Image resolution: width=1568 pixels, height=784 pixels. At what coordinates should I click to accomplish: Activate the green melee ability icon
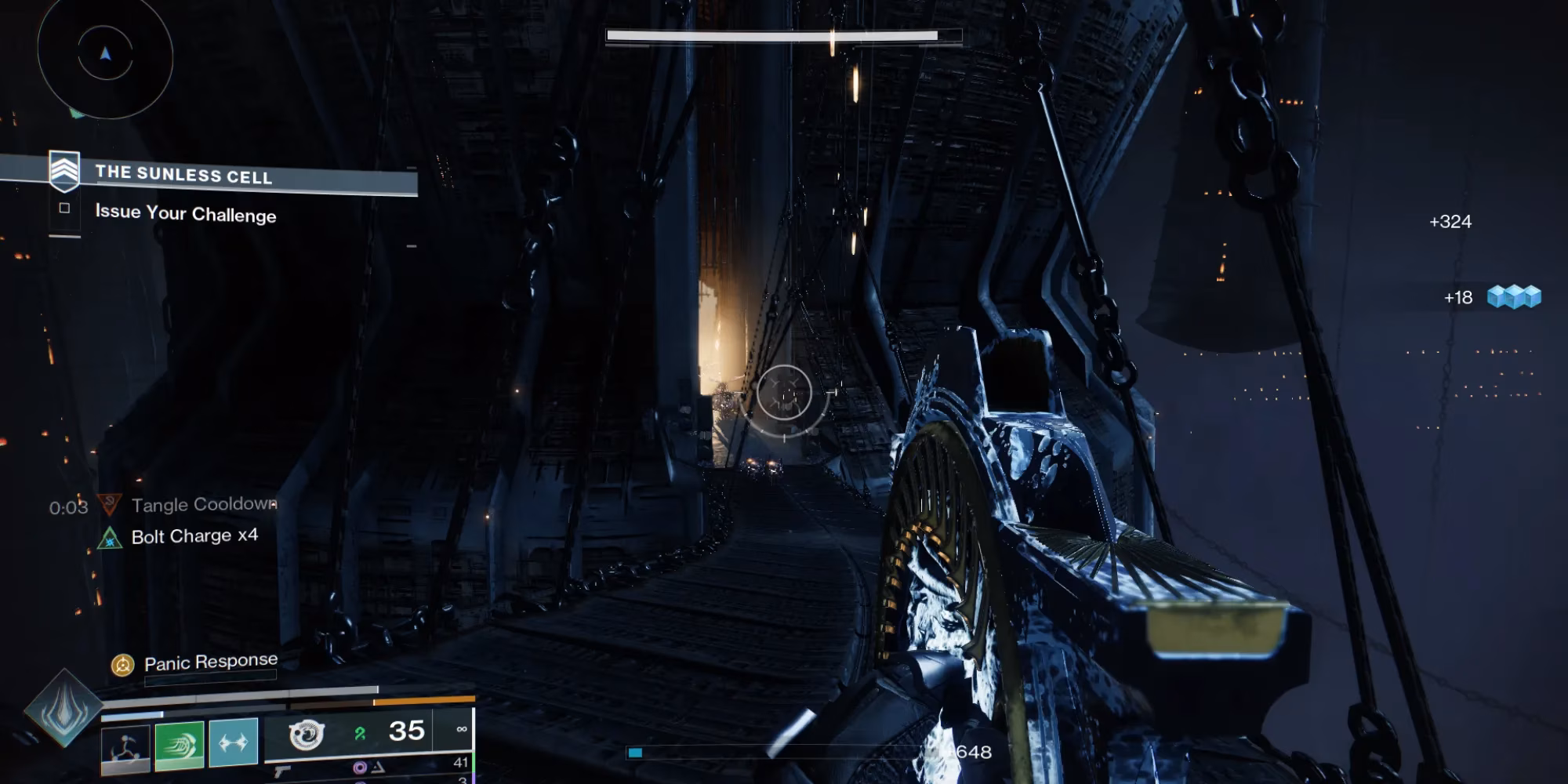click(x=180, y=743)
